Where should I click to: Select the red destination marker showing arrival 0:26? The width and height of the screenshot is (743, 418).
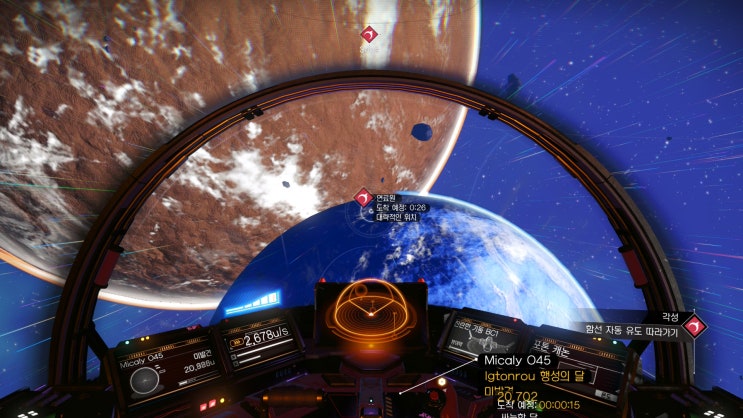click(x=363, y=198)
